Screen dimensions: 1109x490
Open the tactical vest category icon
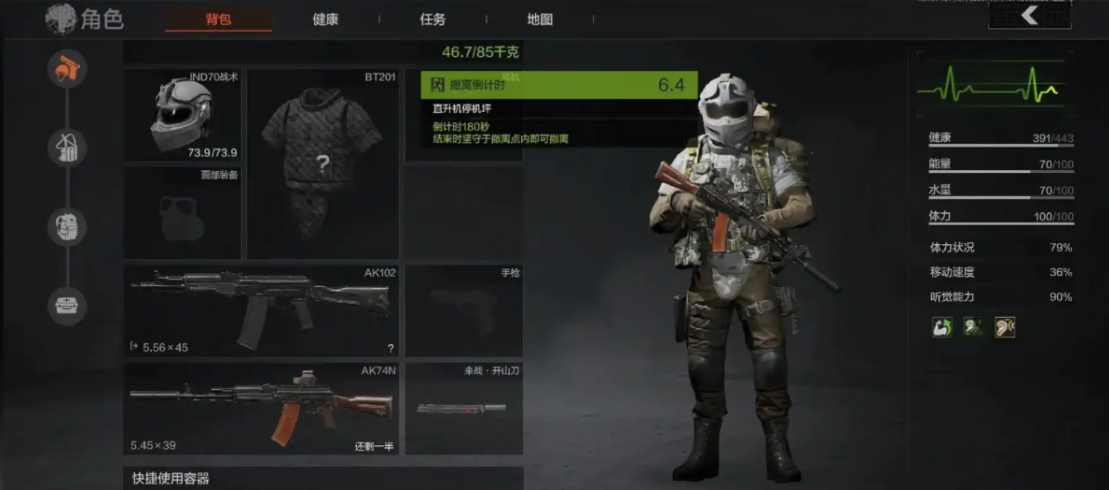[x=67, y=147]
